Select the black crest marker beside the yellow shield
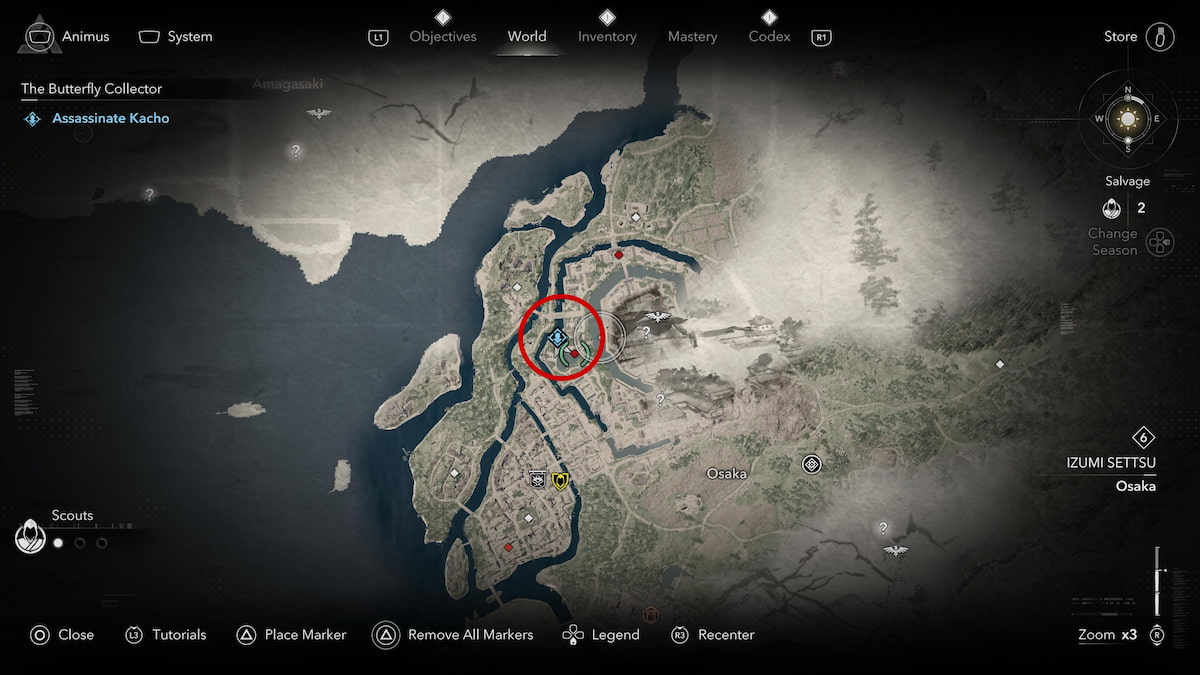 click(538, 481)
